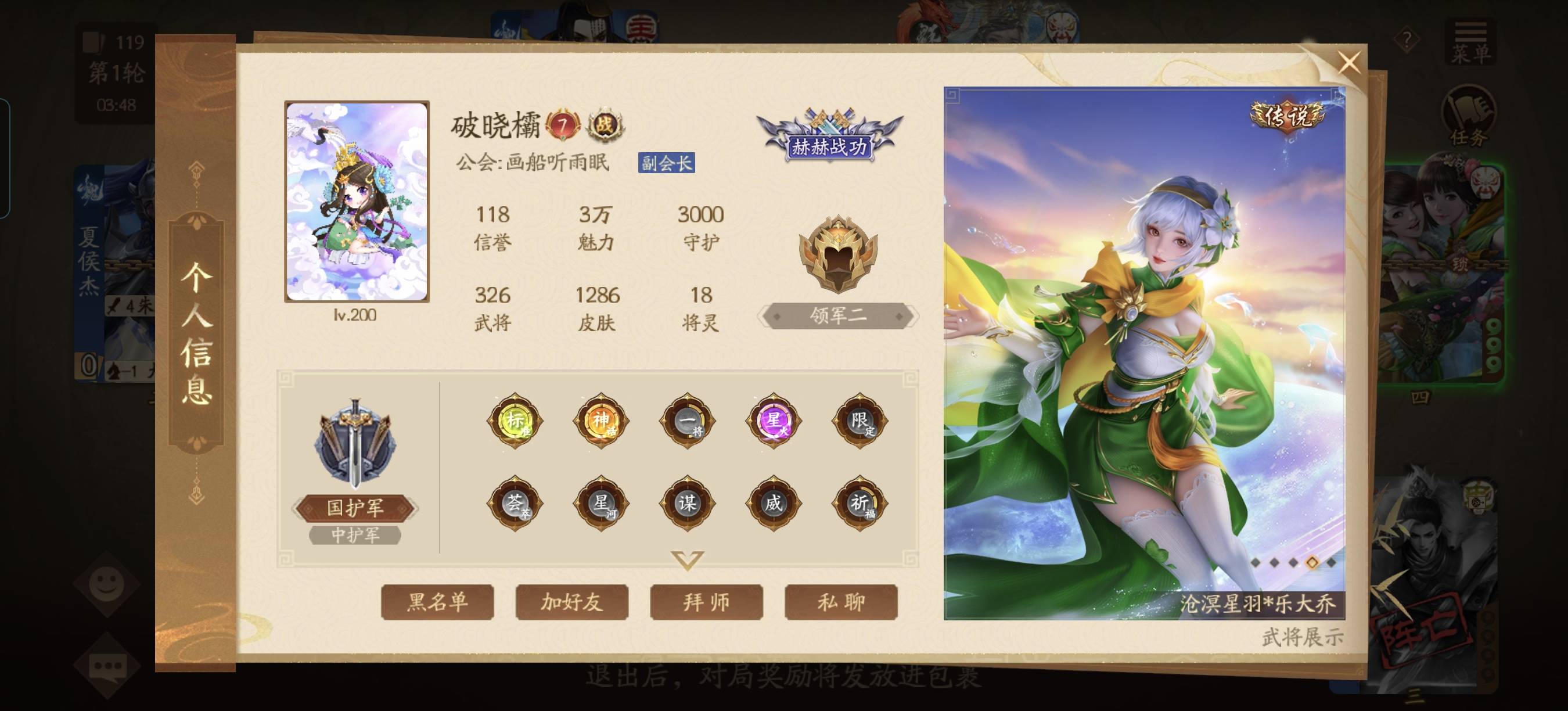Image resolution: width=1568 pixels, height=711 pixels.
Task: View the 沧溟星羽*乐大乔 skin artwork
Action: coord(1143,353)
